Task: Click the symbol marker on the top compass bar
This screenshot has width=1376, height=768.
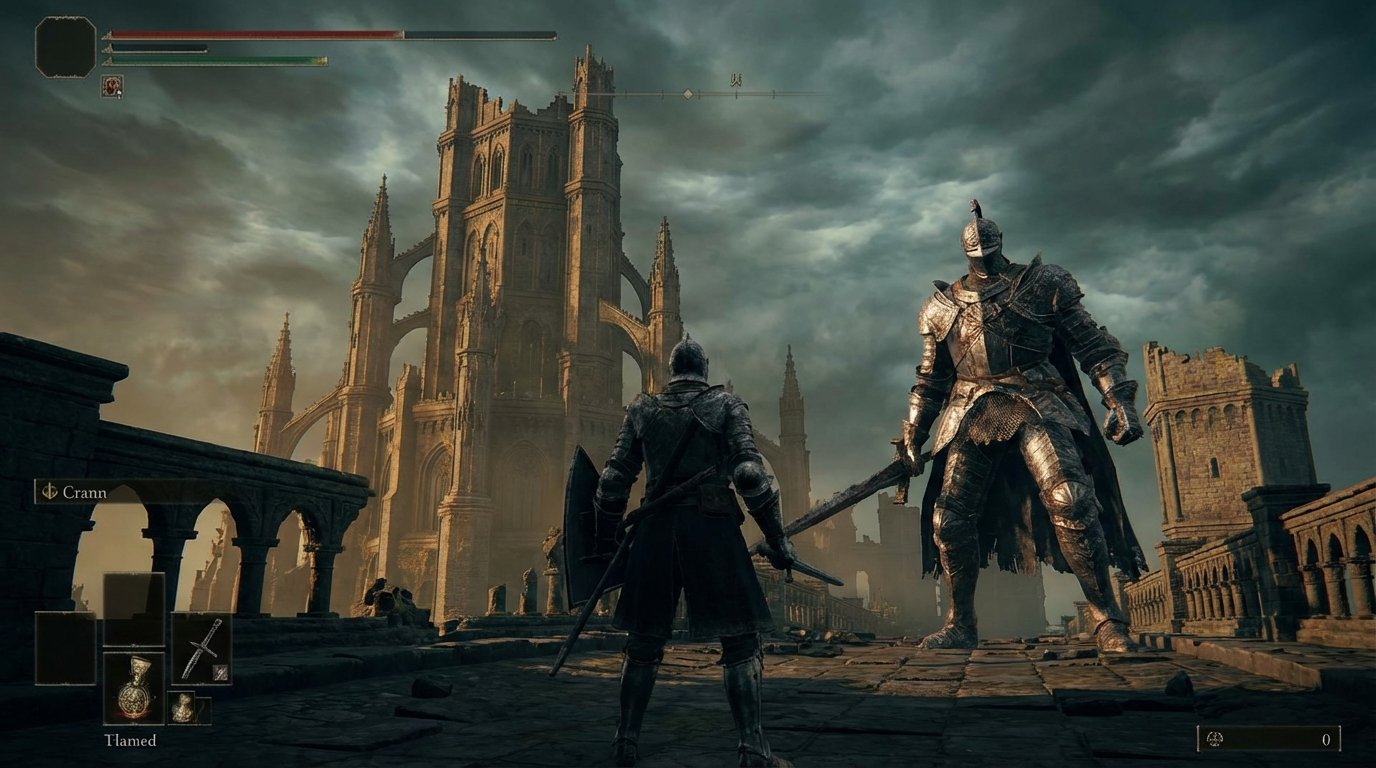Action: [x=736, y=78]
